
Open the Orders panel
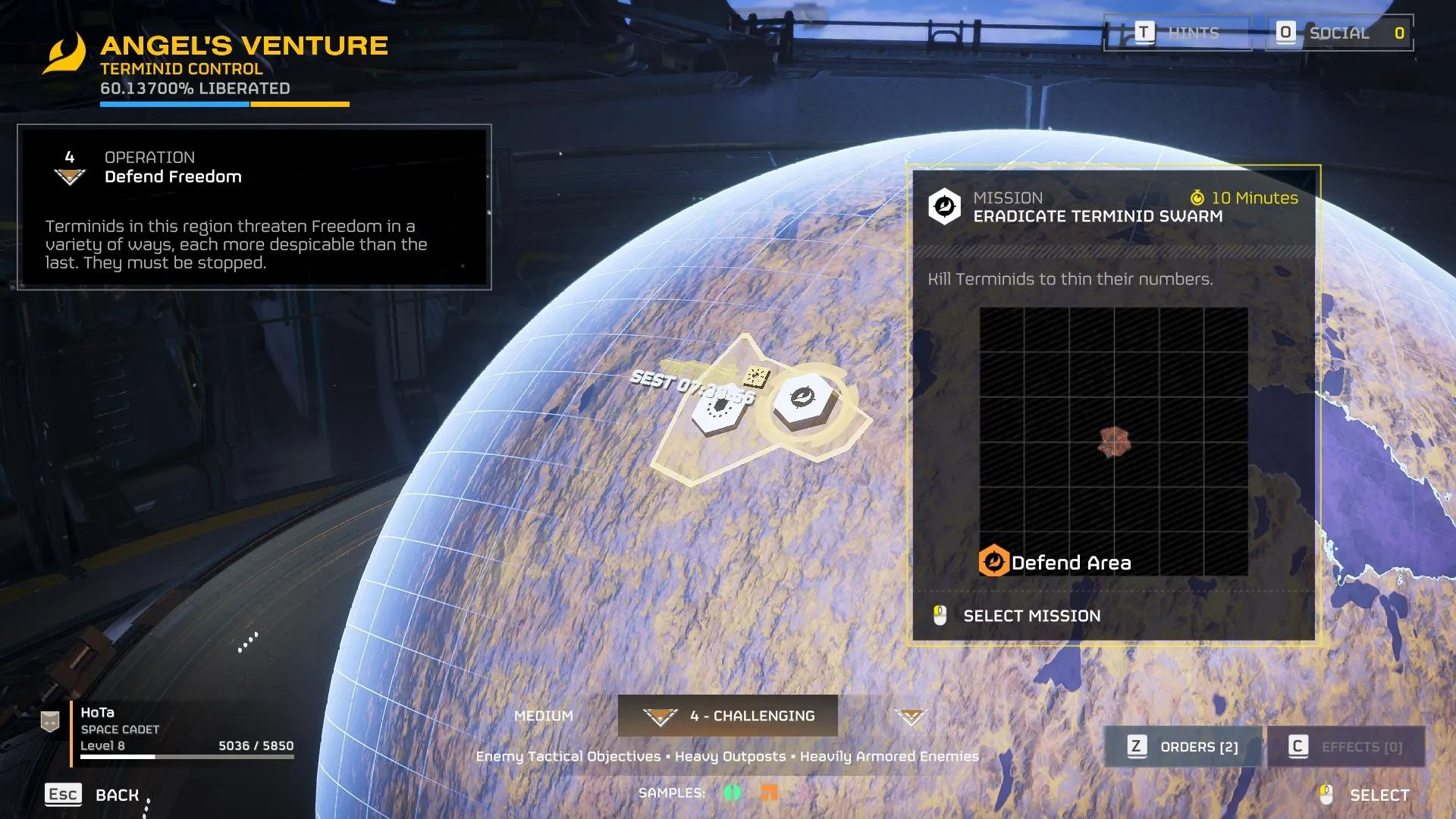(1183, 747)
